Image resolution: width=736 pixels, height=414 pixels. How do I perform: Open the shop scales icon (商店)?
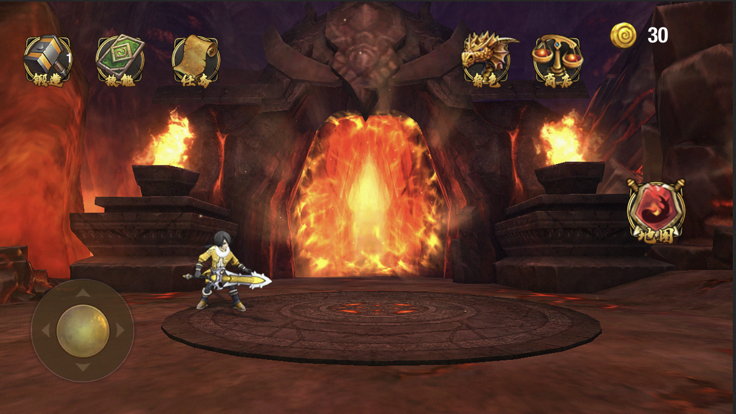(557, 58)
